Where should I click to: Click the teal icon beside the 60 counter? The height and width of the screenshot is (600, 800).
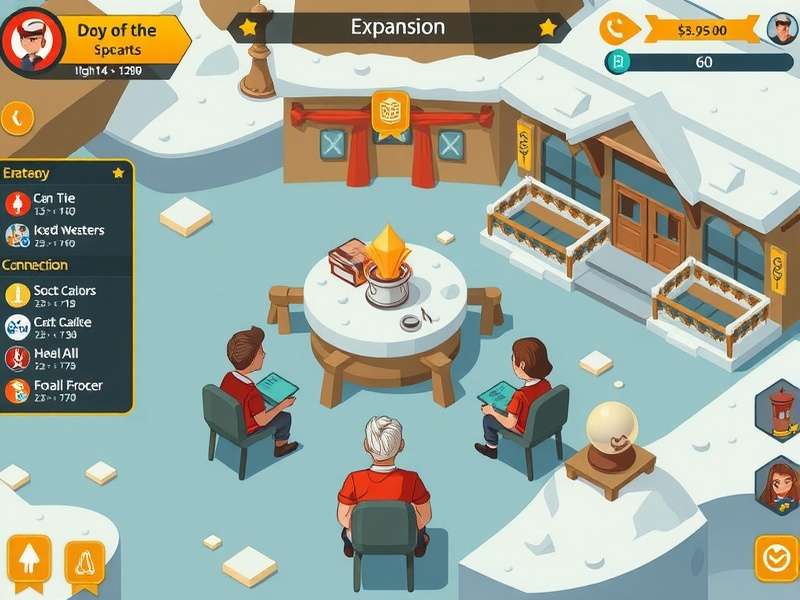618,62
